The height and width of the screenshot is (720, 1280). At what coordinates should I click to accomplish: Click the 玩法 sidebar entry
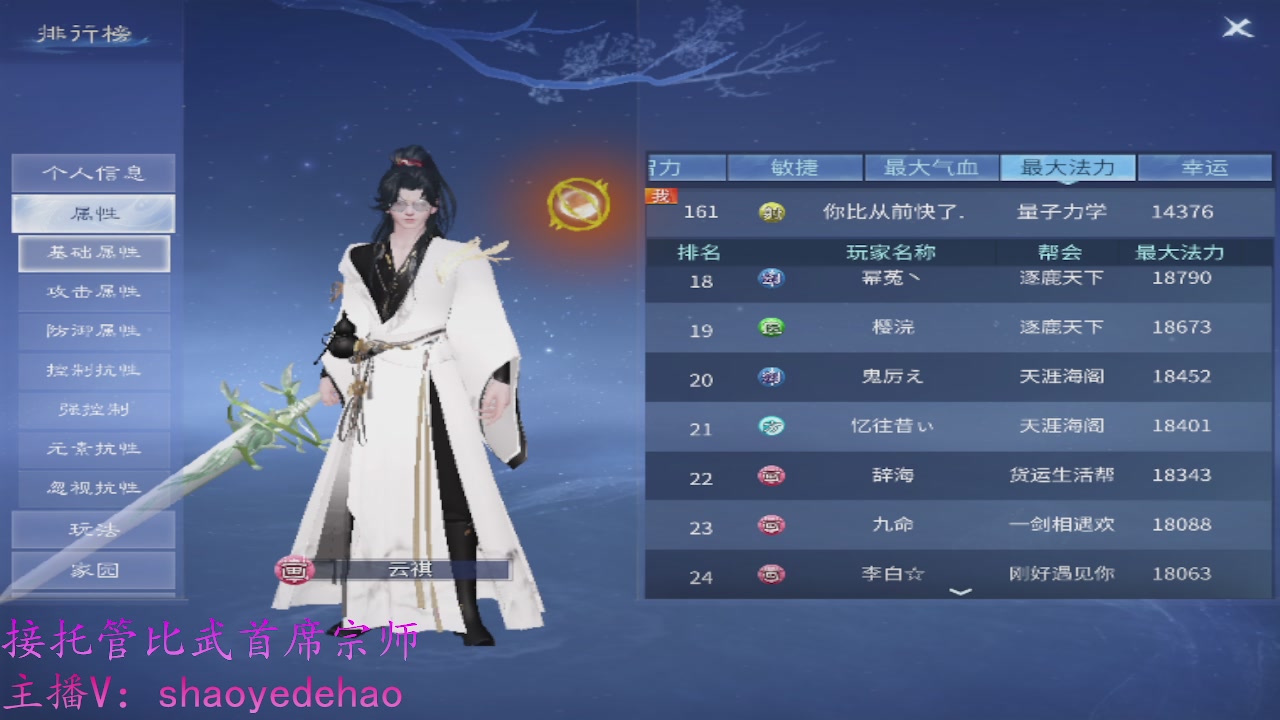pos(94,528)
